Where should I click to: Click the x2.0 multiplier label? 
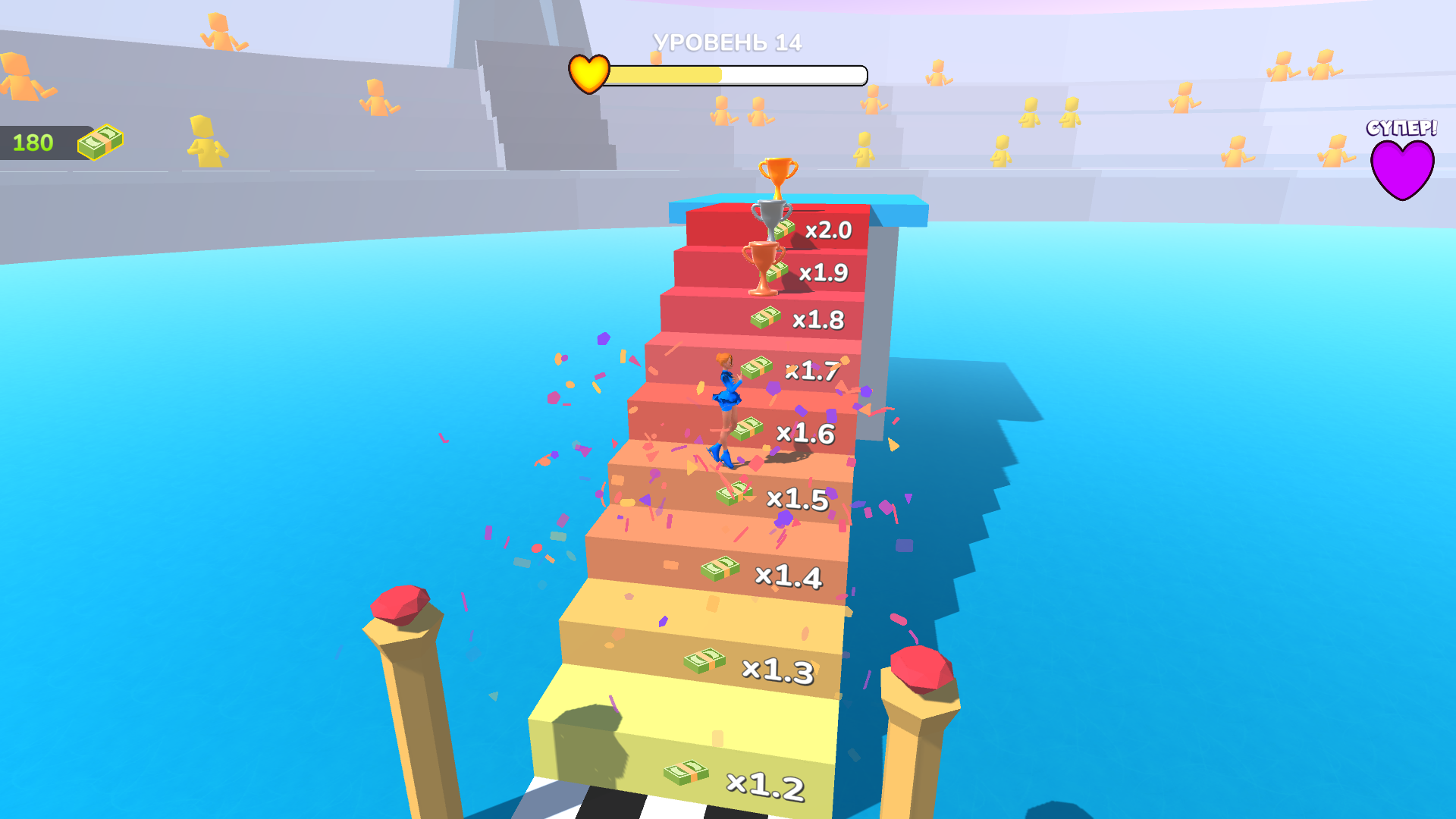pos(827,229)
